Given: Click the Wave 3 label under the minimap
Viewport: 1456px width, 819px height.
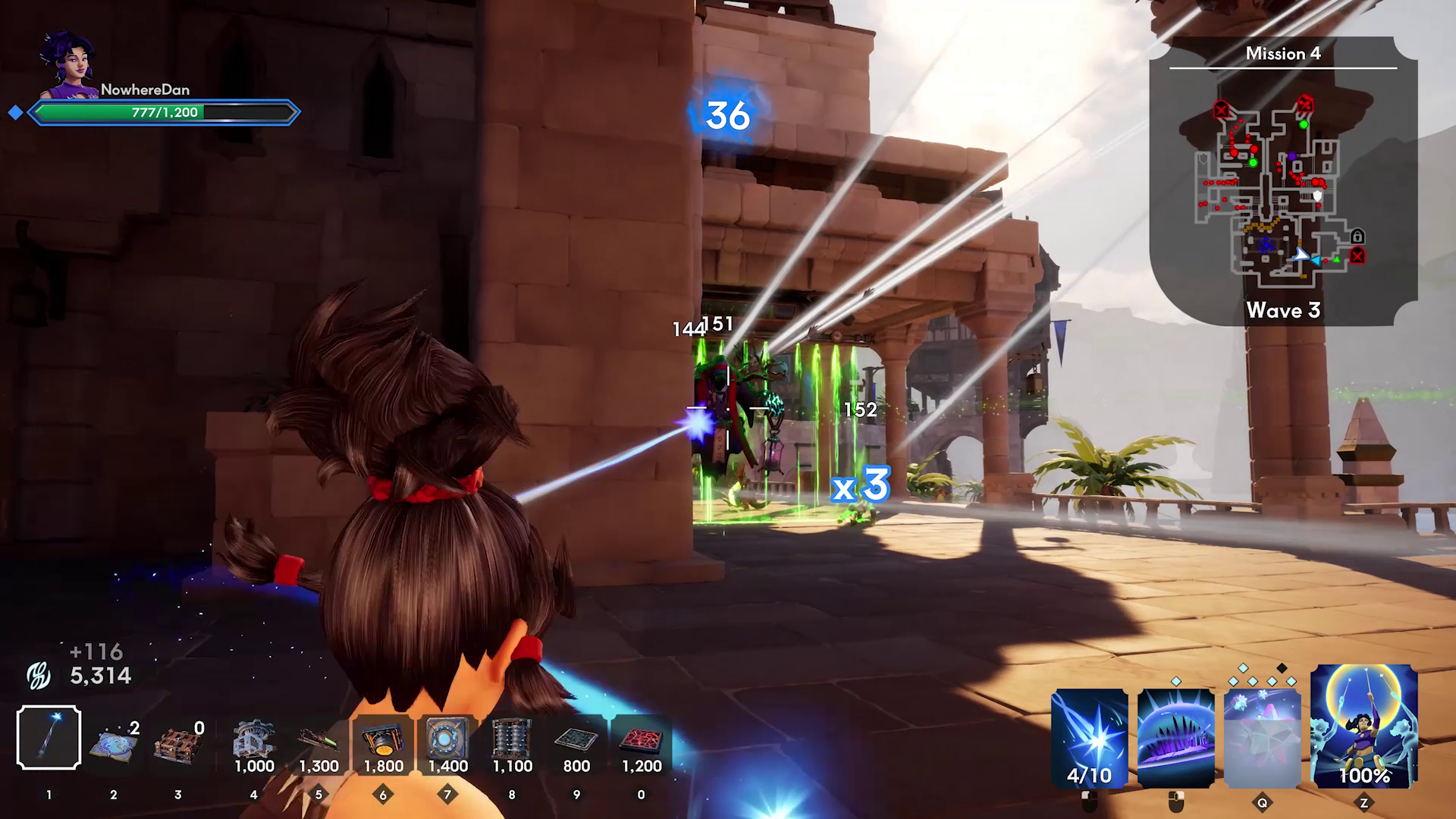Looking at the screenshot, I should pos(1282,310).
